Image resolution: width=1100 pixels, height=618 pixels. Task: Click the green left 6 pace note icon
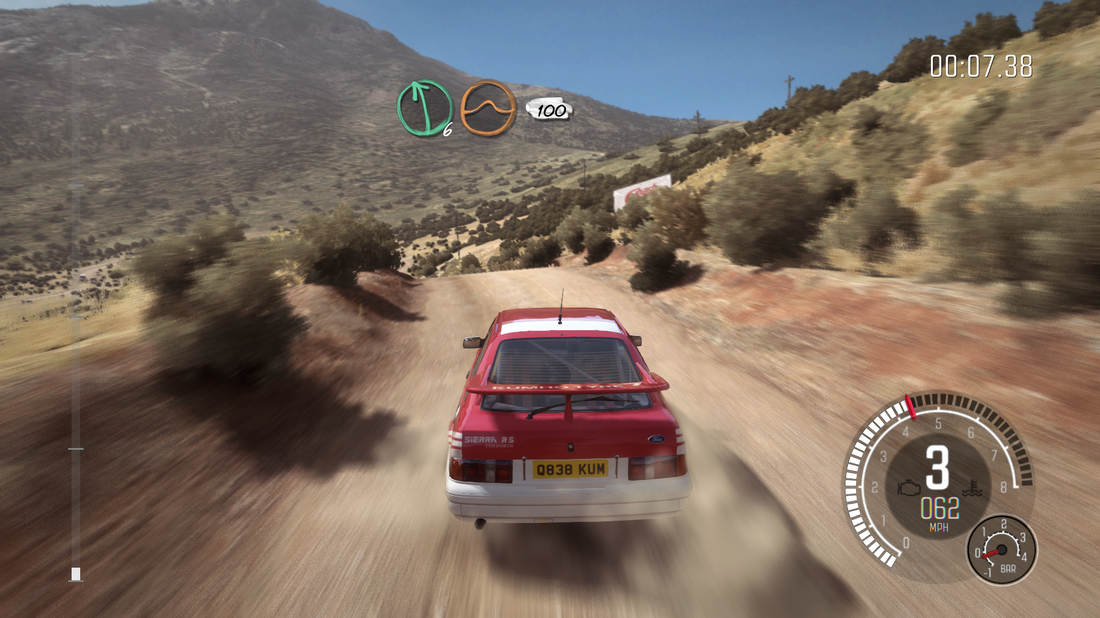(x=425, y=108)
